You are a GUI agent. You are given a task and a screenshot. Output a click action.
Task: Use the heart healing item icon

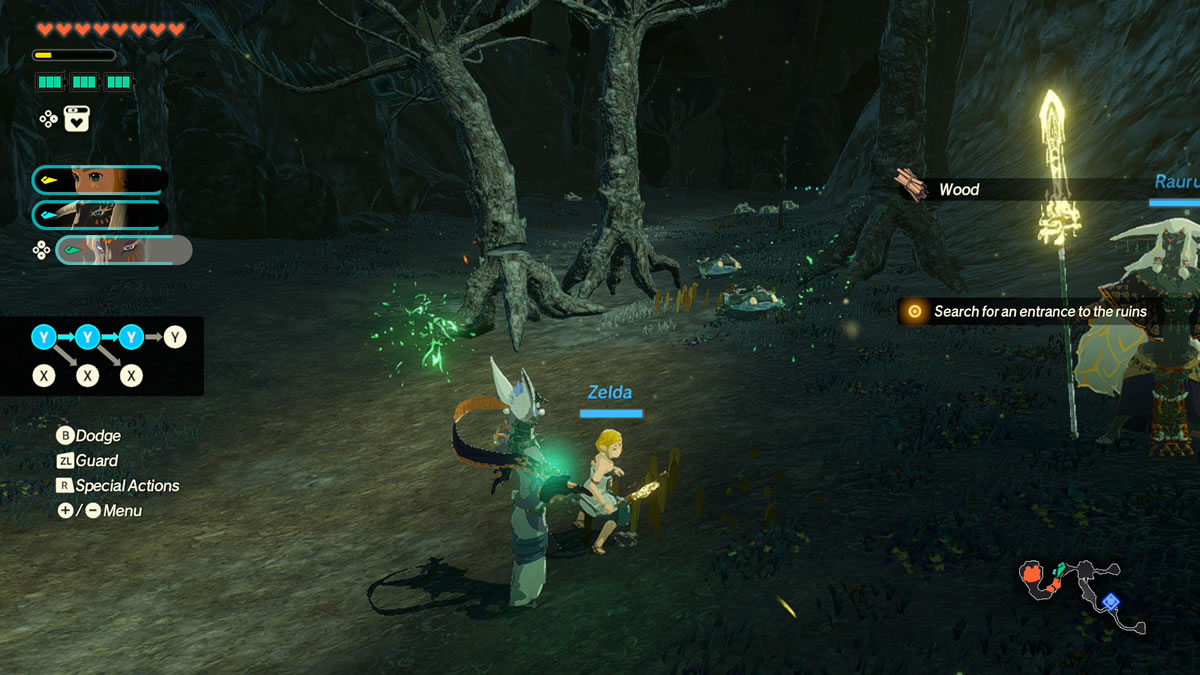pos(78,119)
